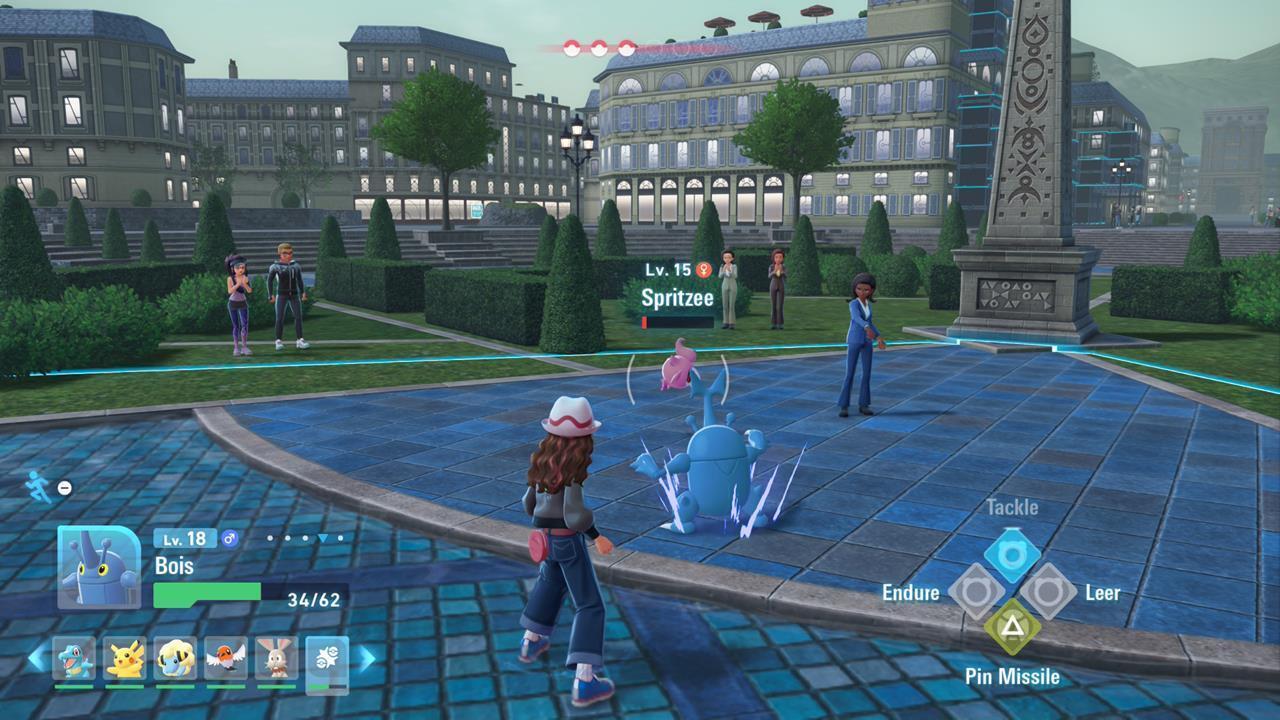Fire the Pin Missile move
The height and width of the screenshot is (720, 1280).
click(1011, 627)
